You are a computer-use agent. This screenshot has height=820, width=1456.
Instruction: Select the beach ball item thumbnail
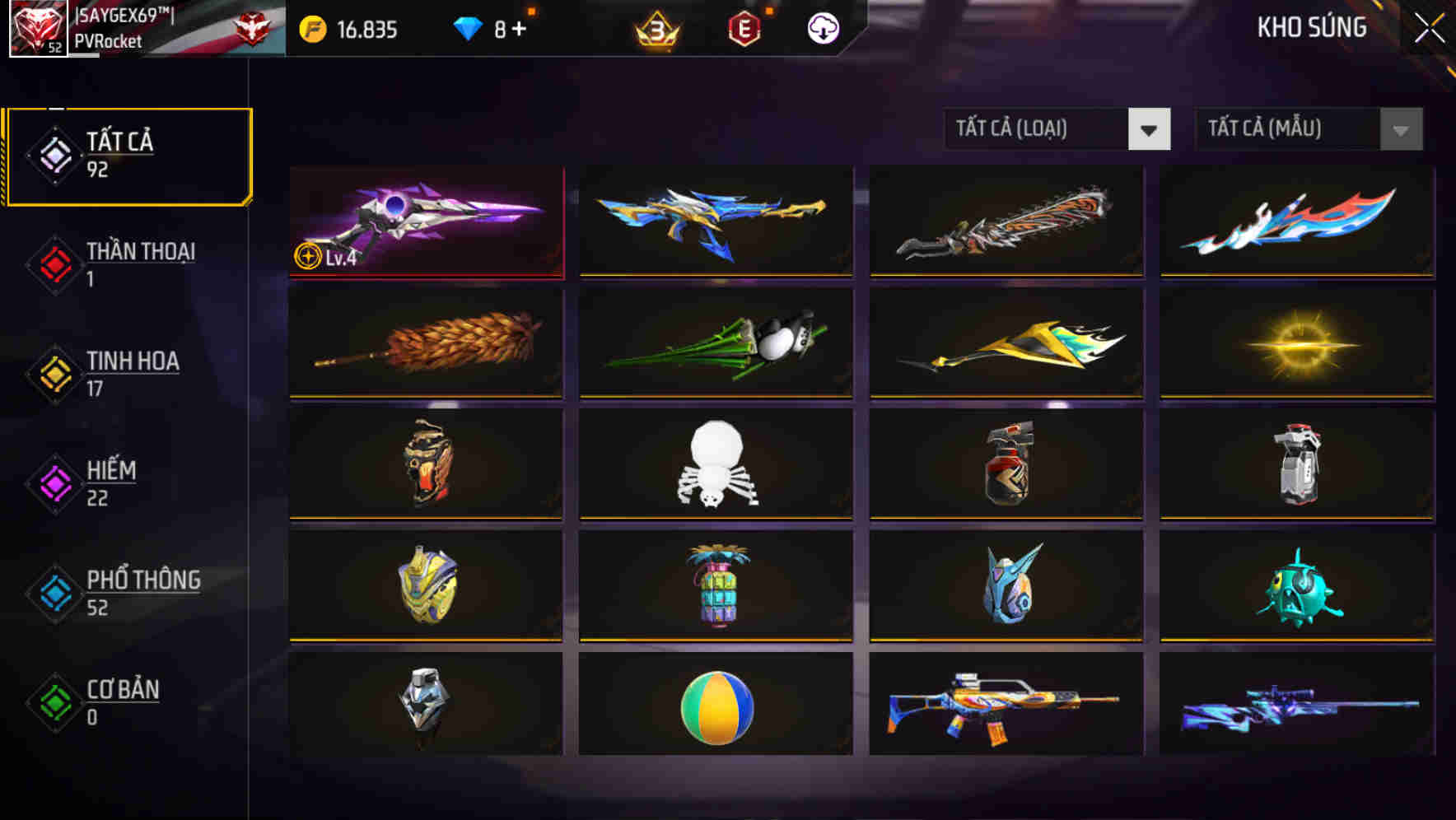coord(716,710)
